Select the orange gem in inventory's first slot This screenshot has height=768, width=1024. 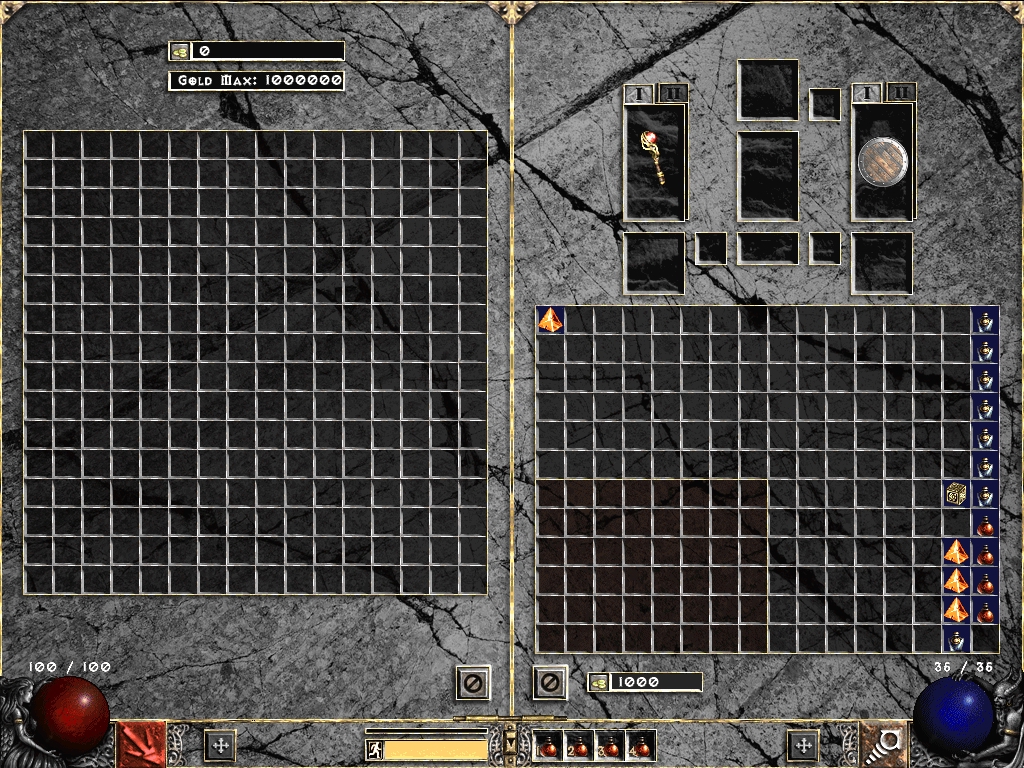pos(551,319)
